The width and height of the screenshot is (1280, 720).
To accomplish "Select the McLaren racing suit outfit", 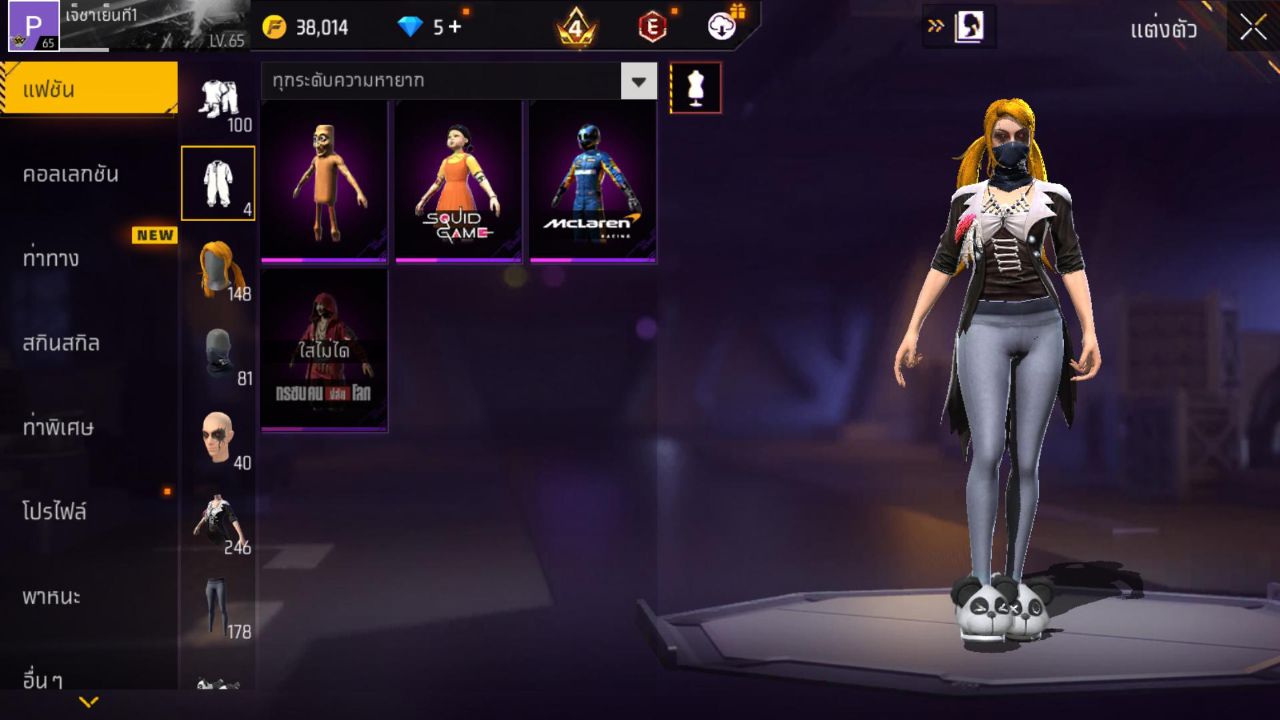I will (x=593, y=180).
